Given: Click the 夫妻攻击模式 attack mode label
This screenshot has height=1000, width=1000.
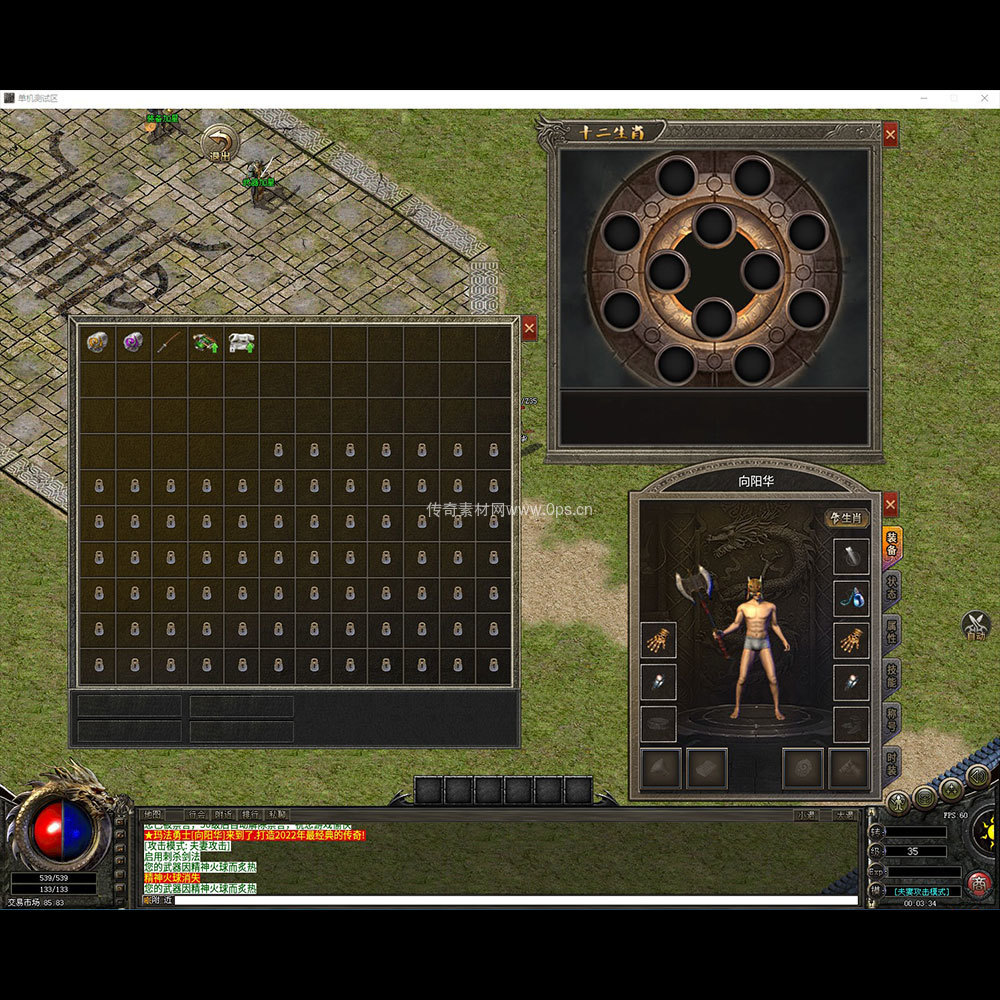Looking at the screenshot, I should tap(927, 891).
